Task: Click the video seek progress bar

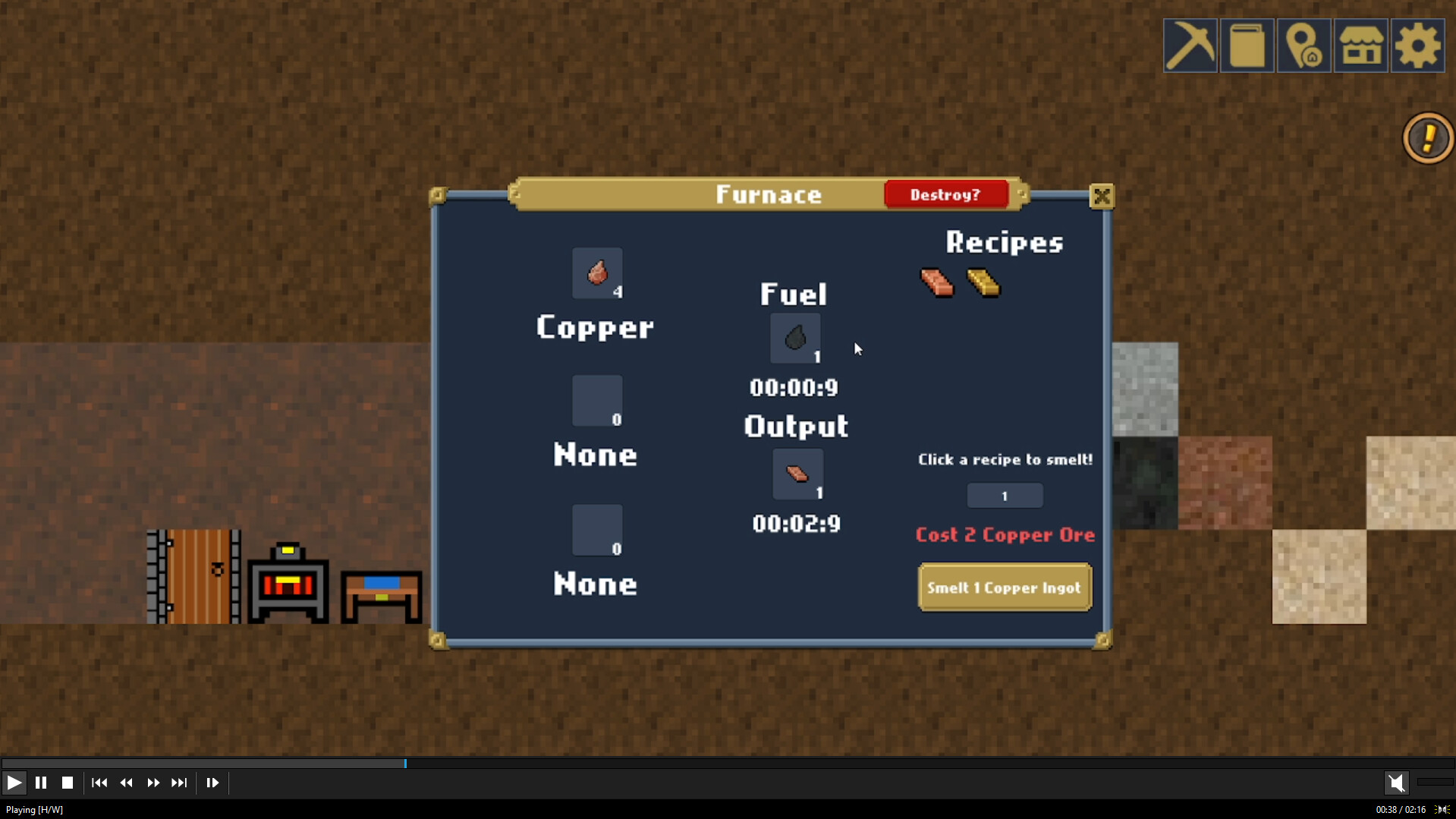Action: coord(405,763)
